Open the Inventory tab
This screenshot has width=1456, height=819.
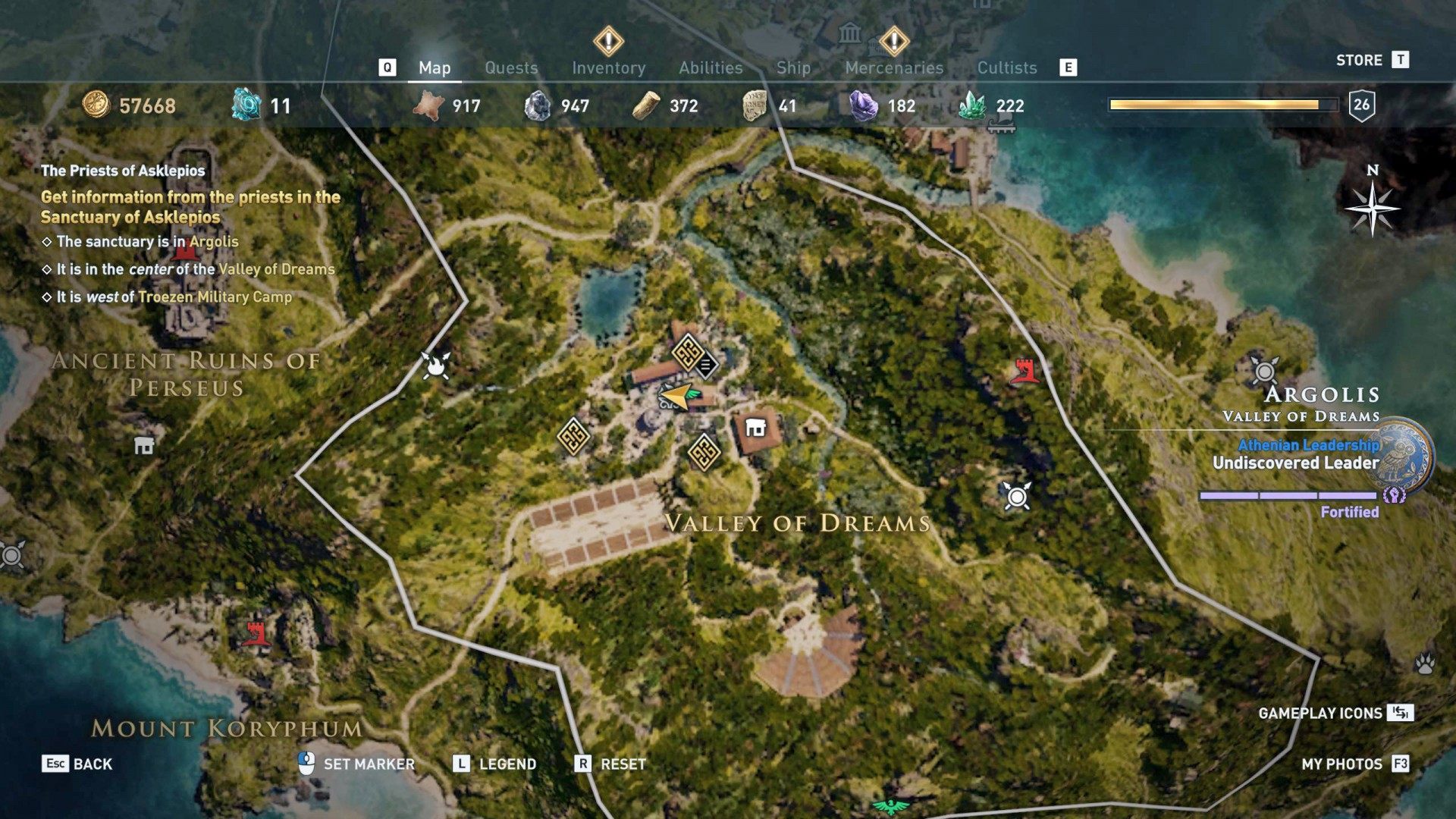coord(609,67)
